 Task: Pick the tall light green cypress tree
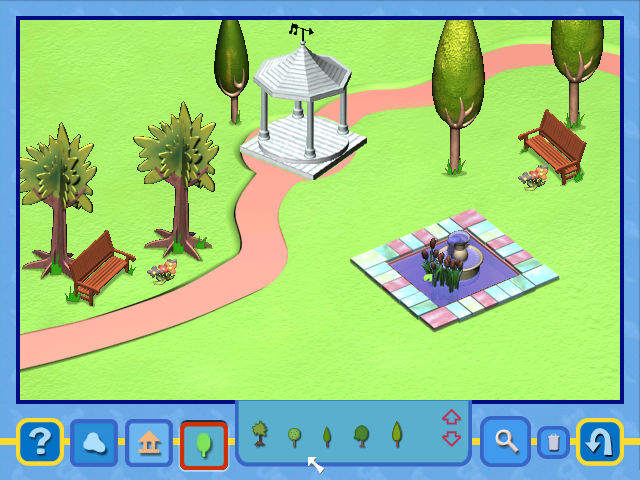(396, 434)
